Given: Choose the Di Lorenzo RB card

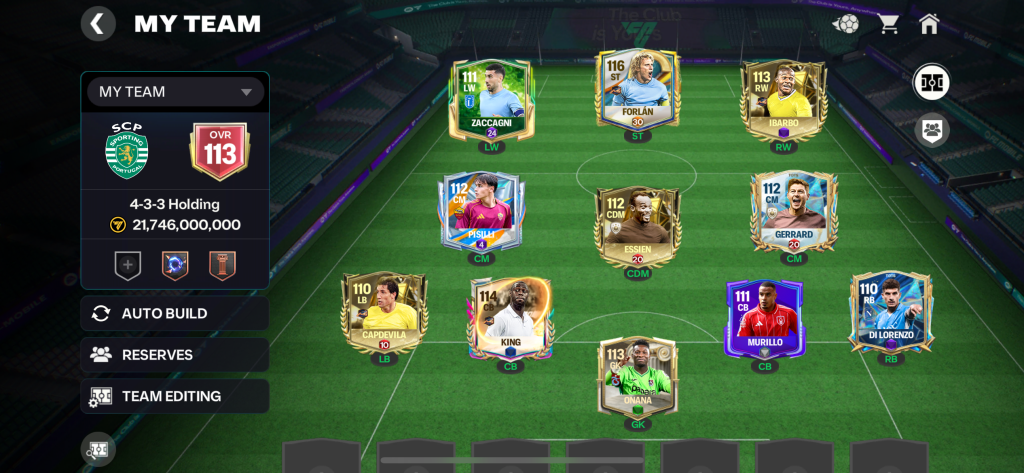Looking at the screenshot, I should click(x=890, y=313).
